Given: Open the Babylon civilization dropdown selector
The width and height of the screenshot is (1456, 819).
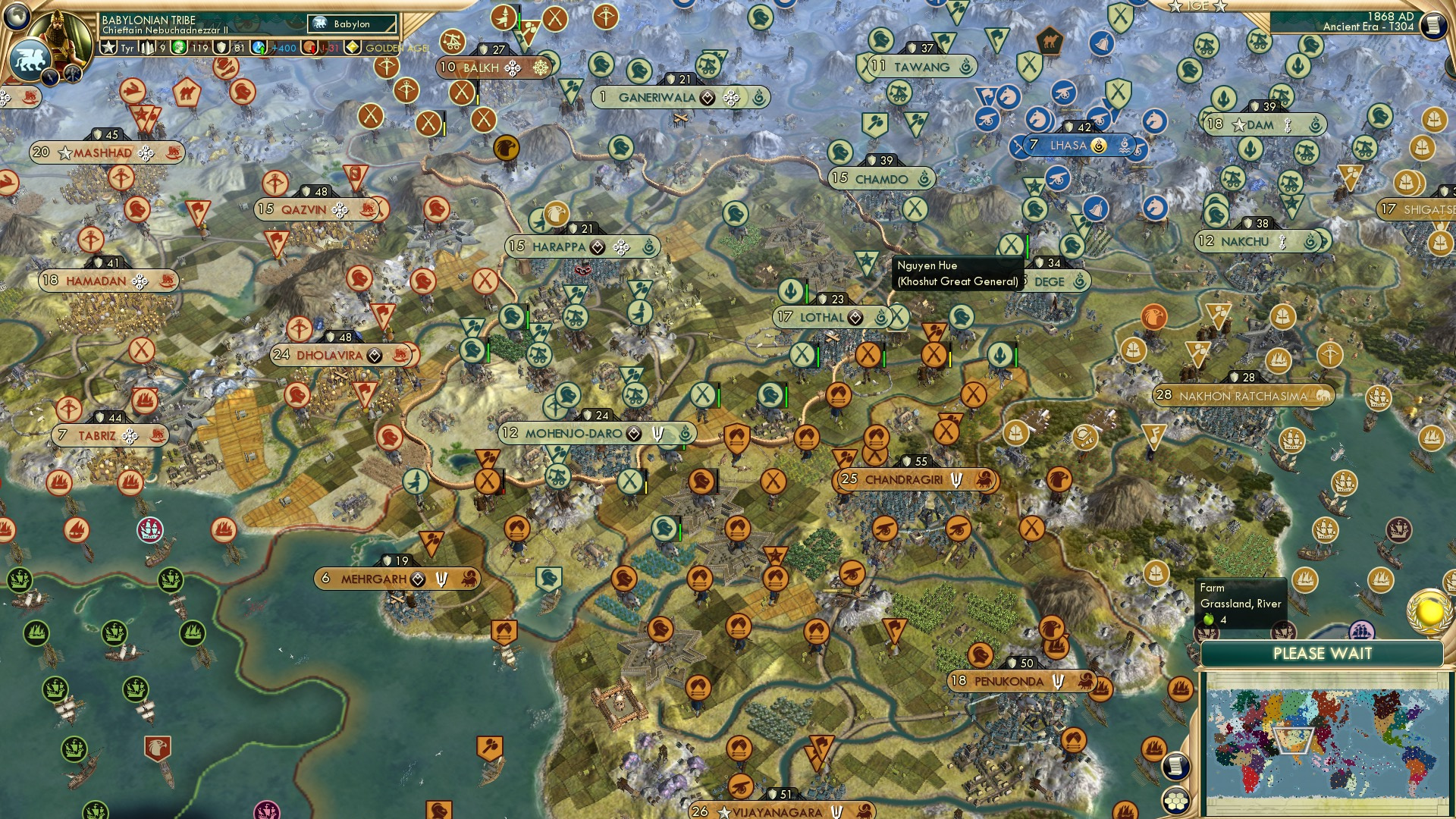Looking at the screenshot, I should (x=350, y=24).
